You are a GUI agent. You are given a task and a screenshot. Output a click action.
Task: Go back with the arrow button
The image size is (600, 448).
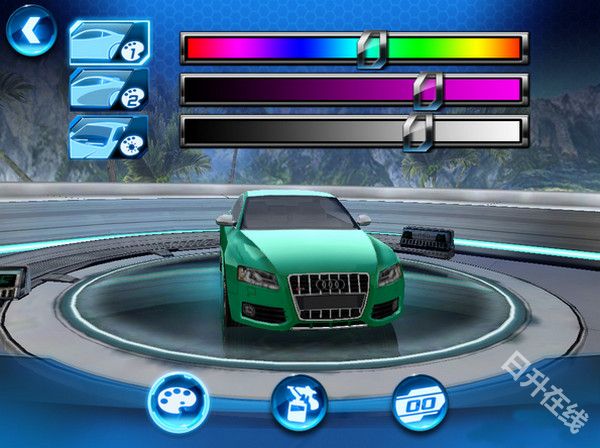31,33
